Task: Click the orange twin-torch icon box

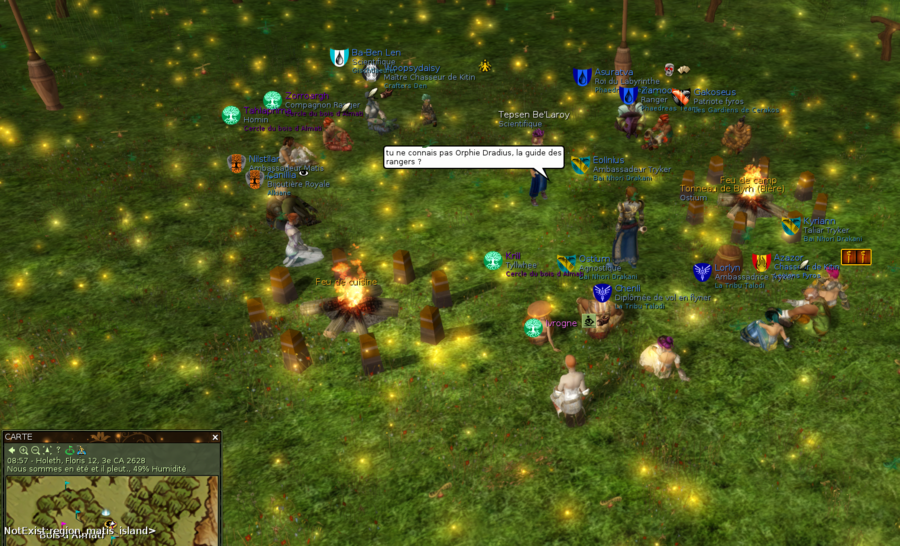Action: pos(856,258)
